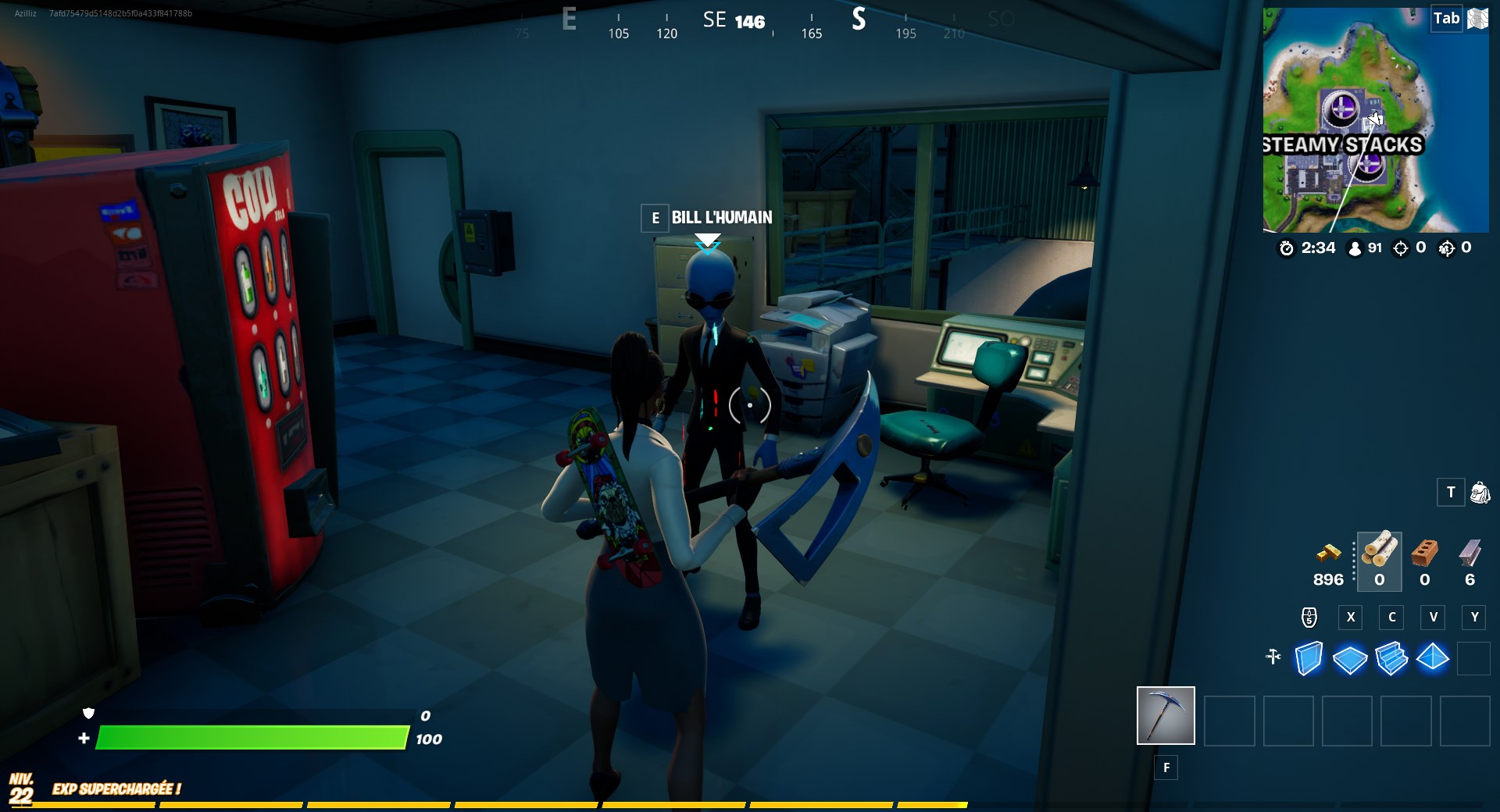
Task: Click the map grid icon beside Tab
Action: point(1477,19)
